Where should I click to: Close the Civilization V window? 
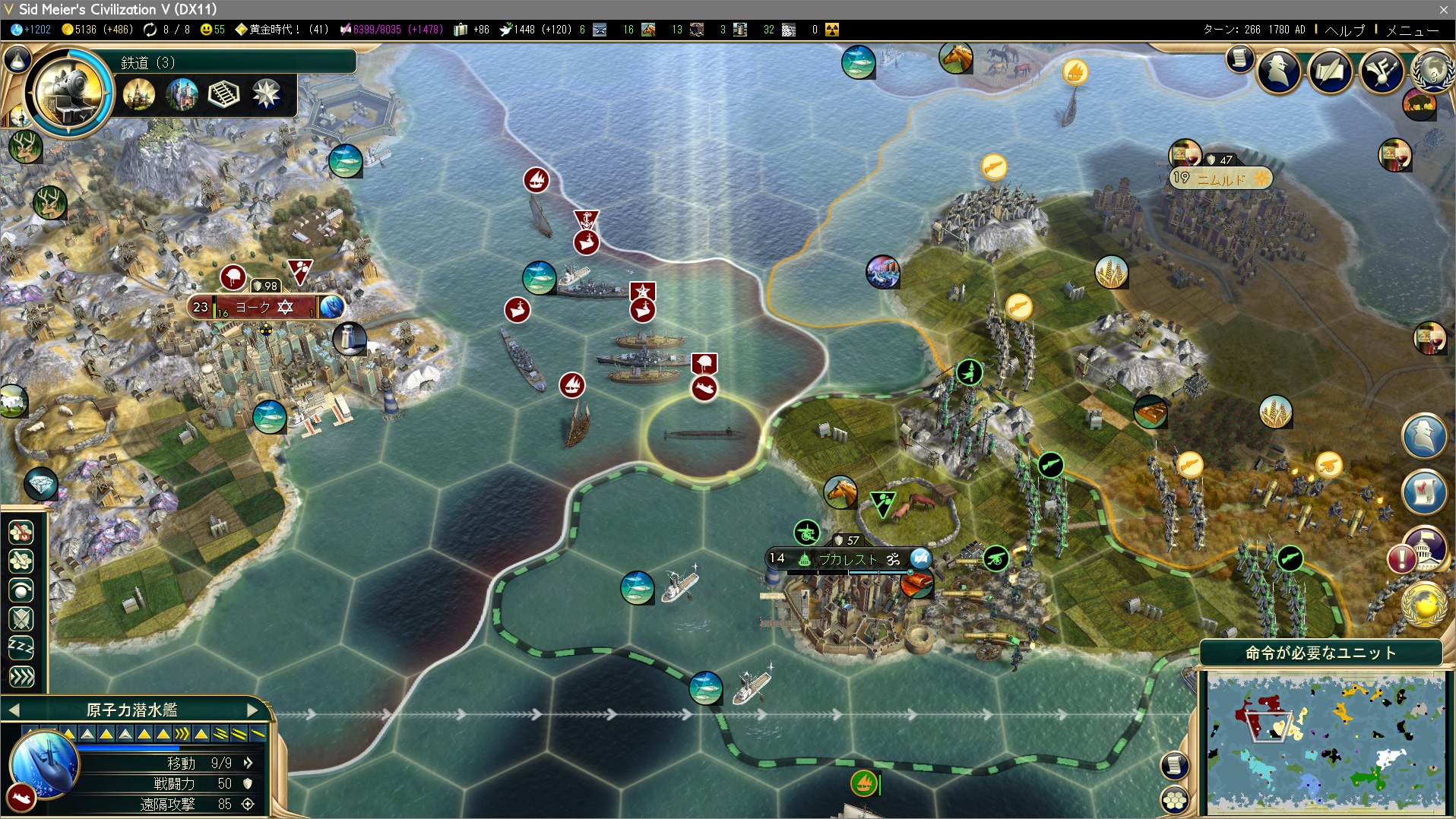pos(1443,9)
